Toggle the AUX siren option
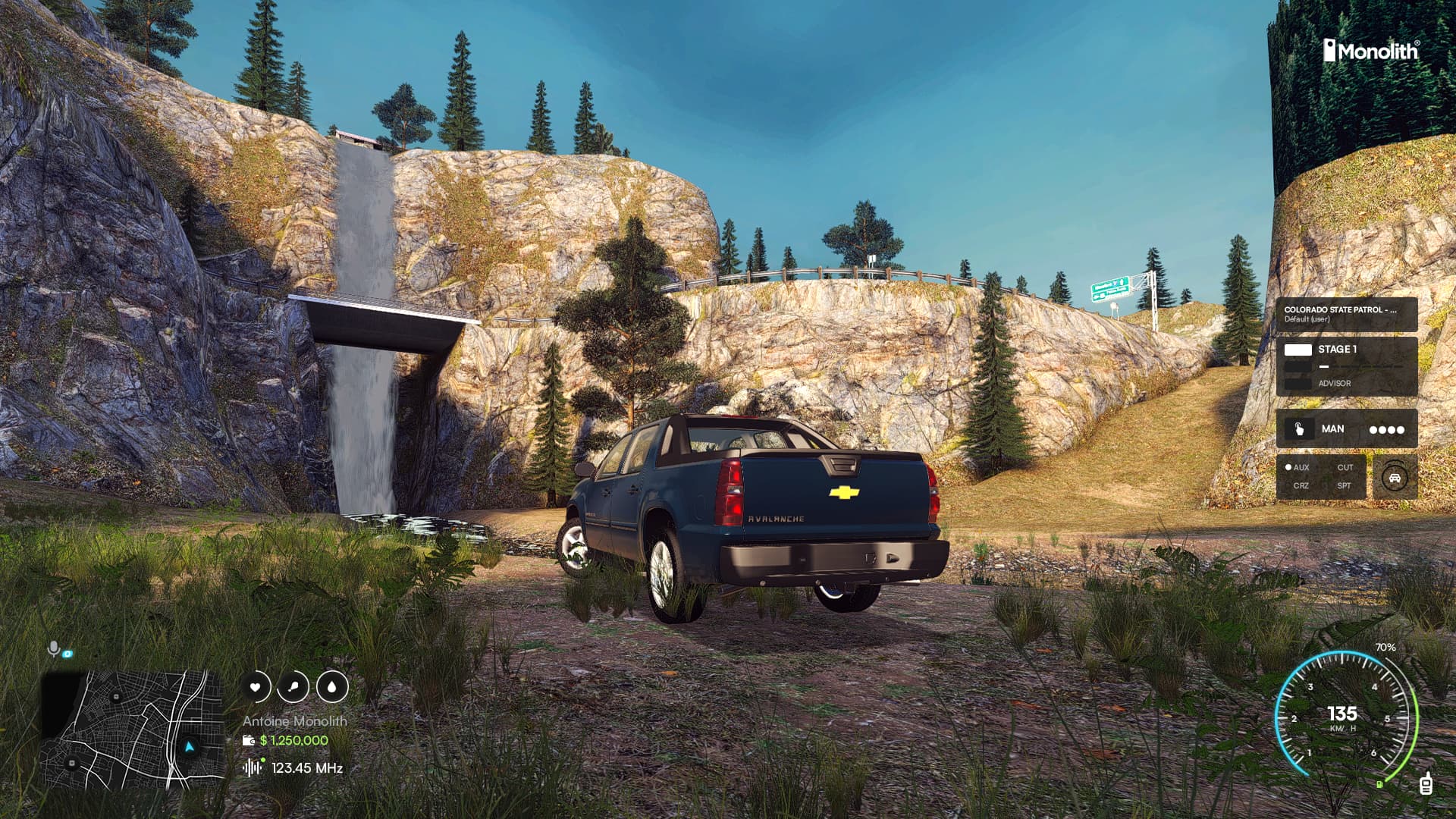Image resolution: width=1456 pixels, height=819 pixels. pos(1298,467)
